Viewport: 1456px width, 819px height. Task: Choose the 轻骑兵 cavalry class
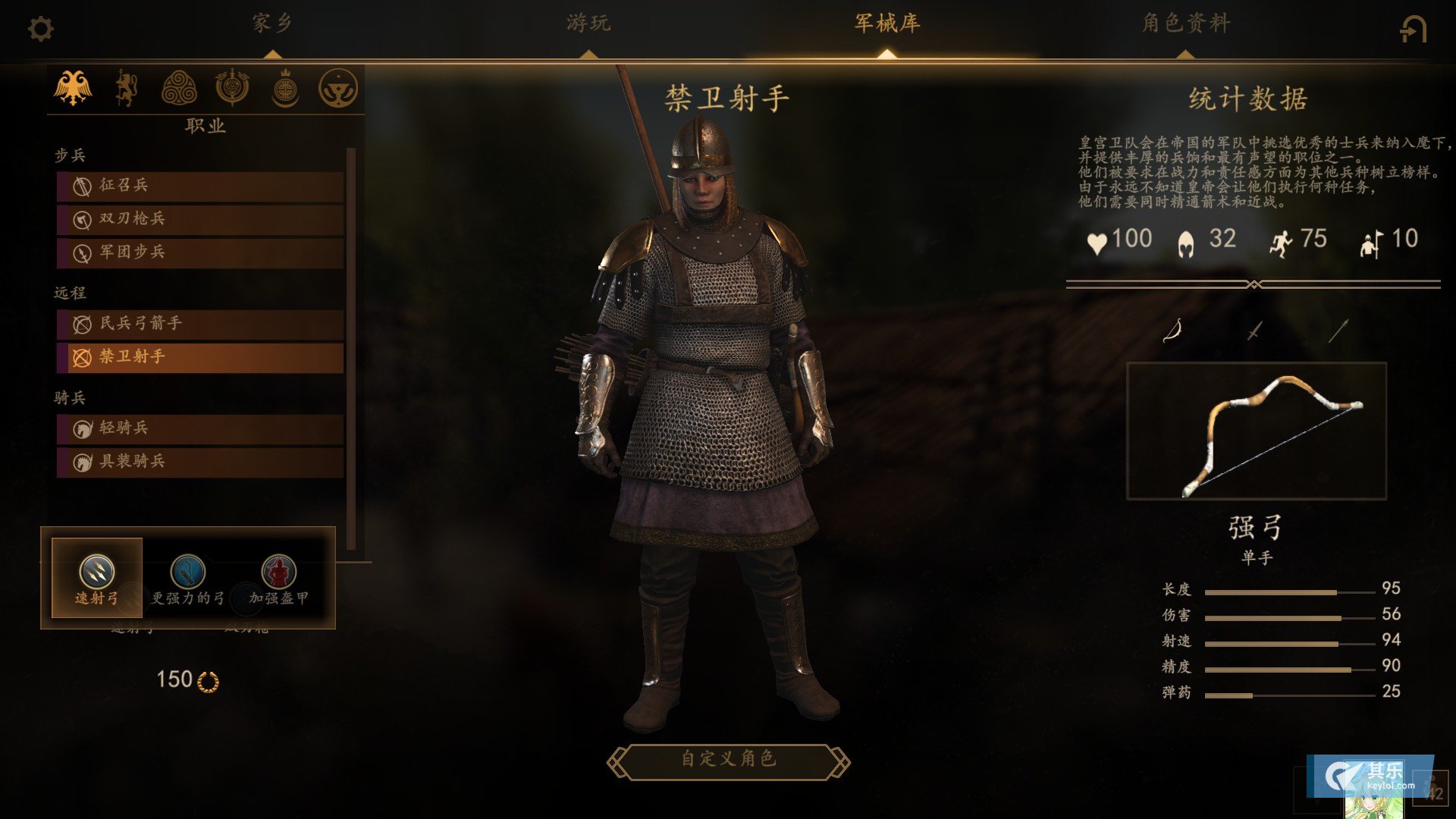pos(200,428)
